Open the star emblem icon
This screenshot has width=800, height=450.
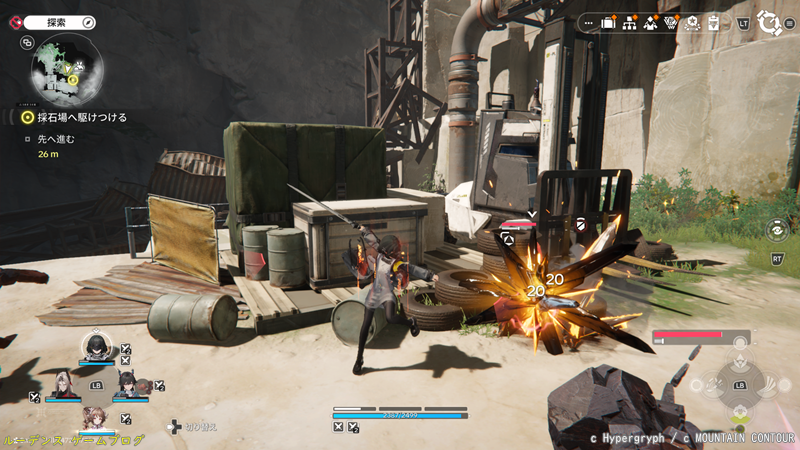click(x=692, y=22)
